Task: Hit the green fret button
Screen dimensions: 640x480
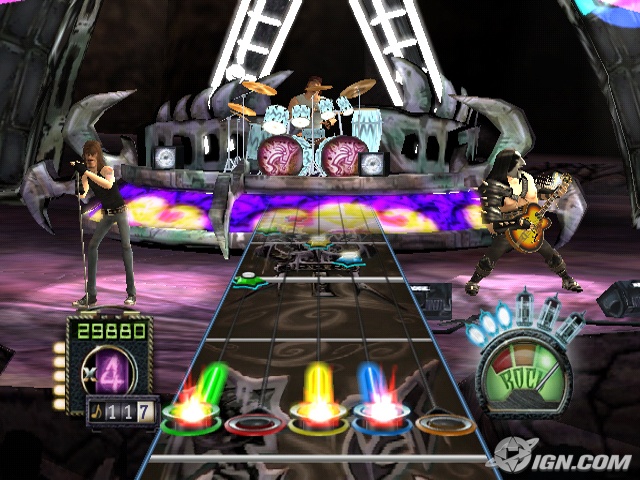Action: [190, 418]
